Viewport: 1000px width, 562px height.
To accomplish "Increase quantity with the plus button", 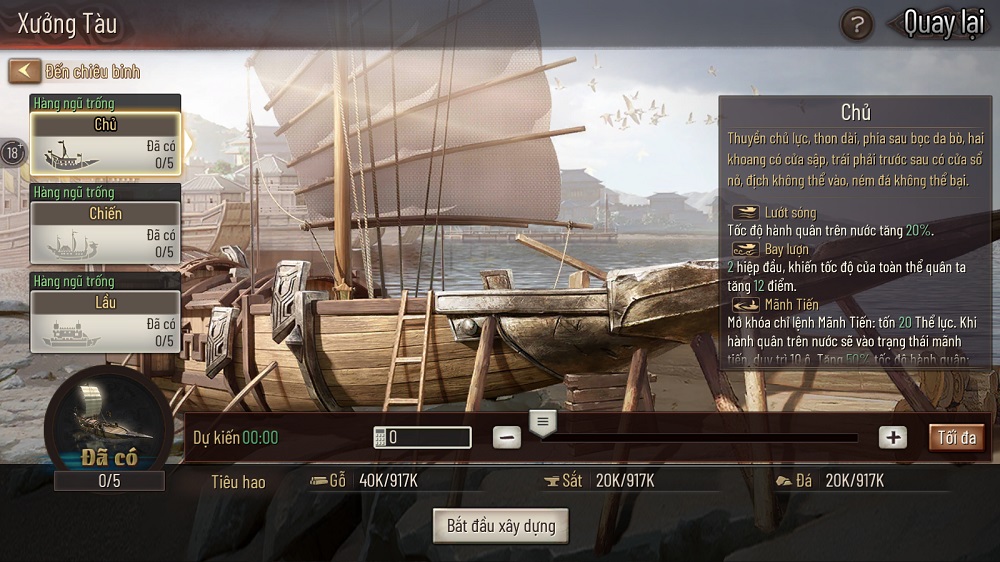I will [x=892, y=437].
